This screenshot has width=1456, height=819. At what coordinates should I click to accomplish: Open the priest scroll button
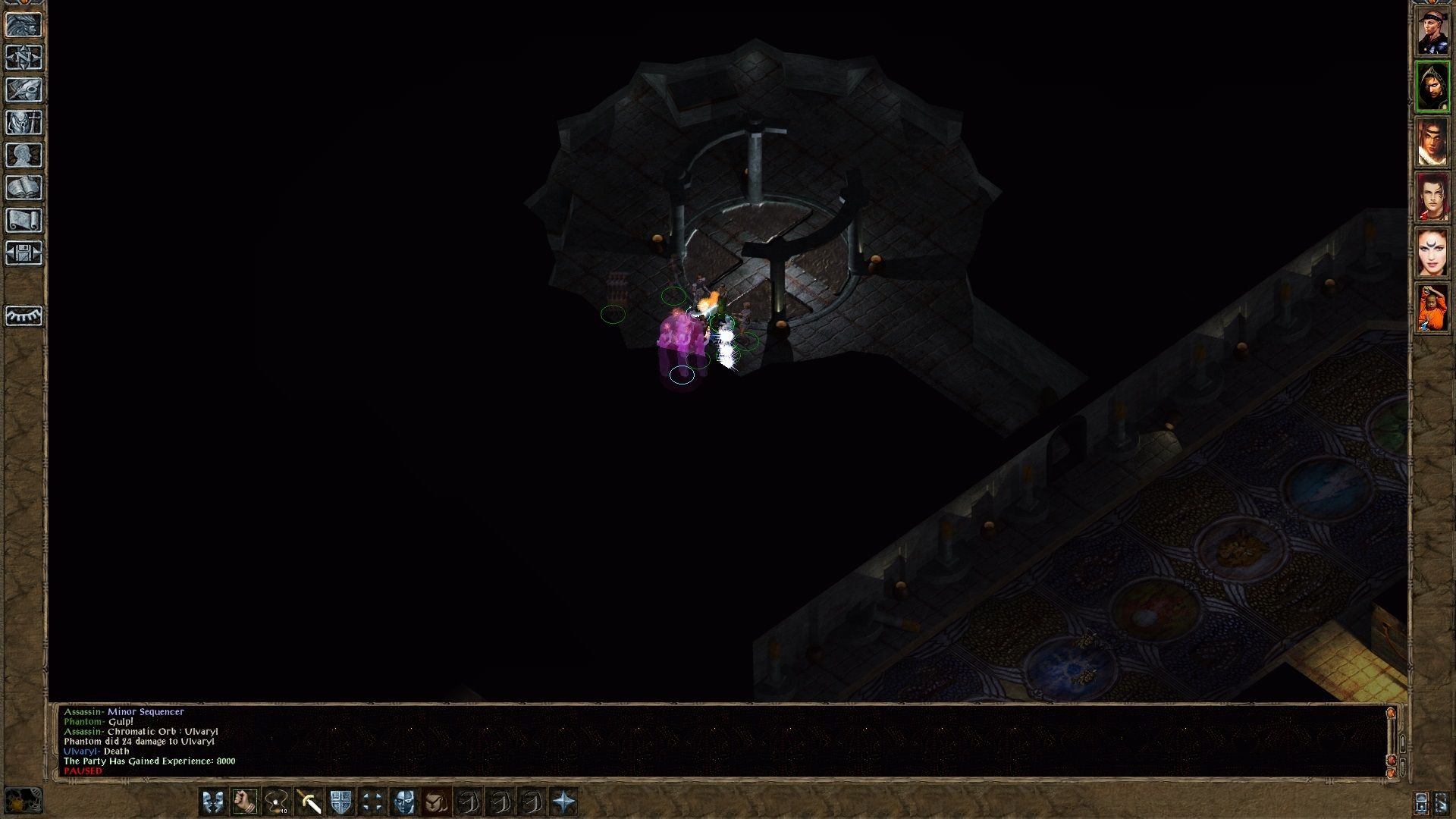click(x=24, y=221)
